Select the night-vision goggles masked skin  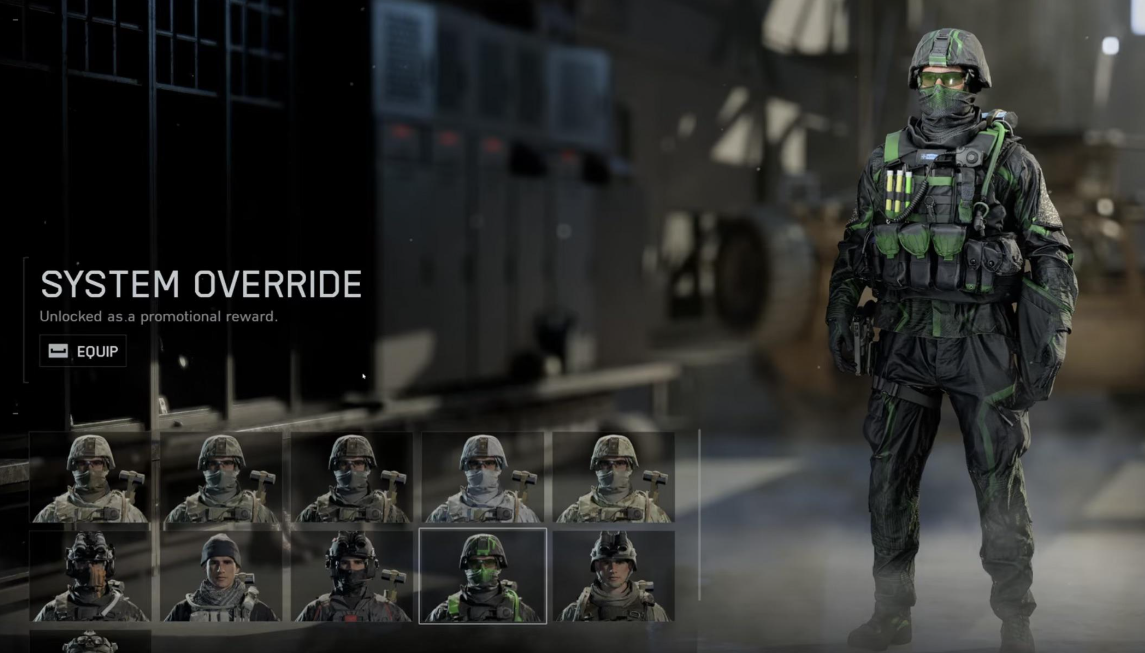click(x=91, y=576)
